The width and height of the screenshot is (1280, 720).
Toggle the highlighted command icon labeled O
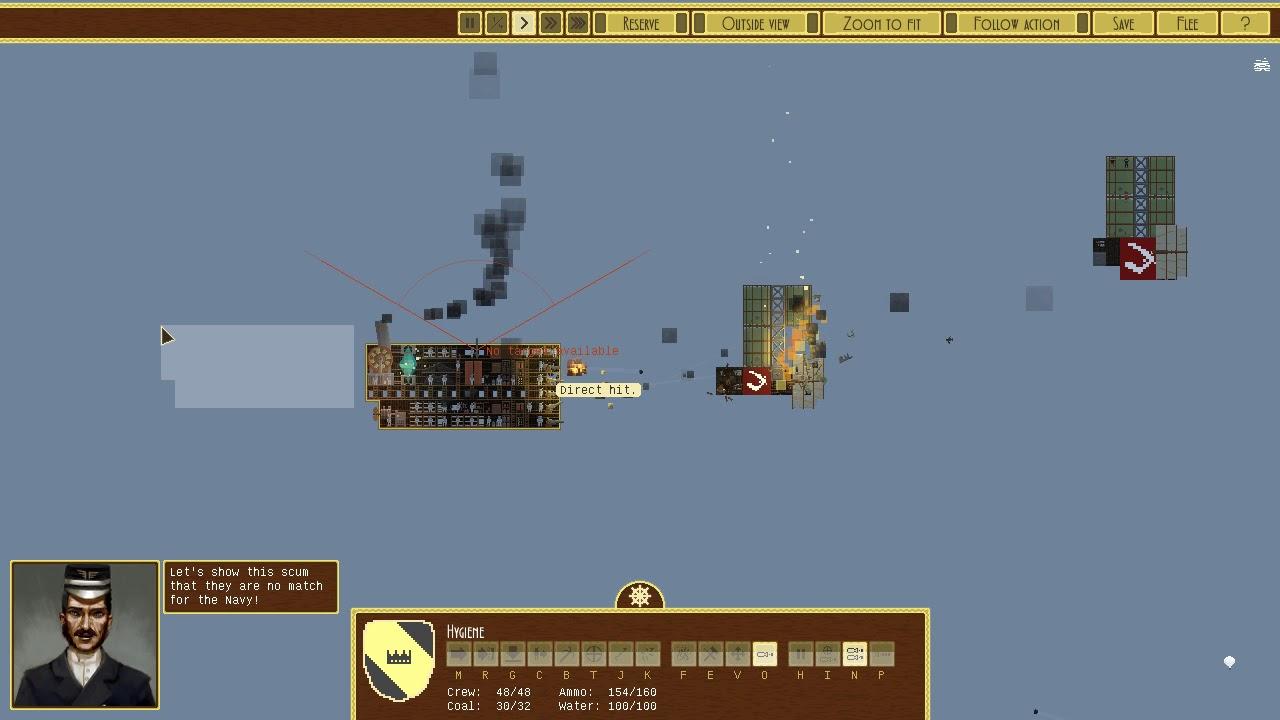pyautogui.click(x=764, y=655)
